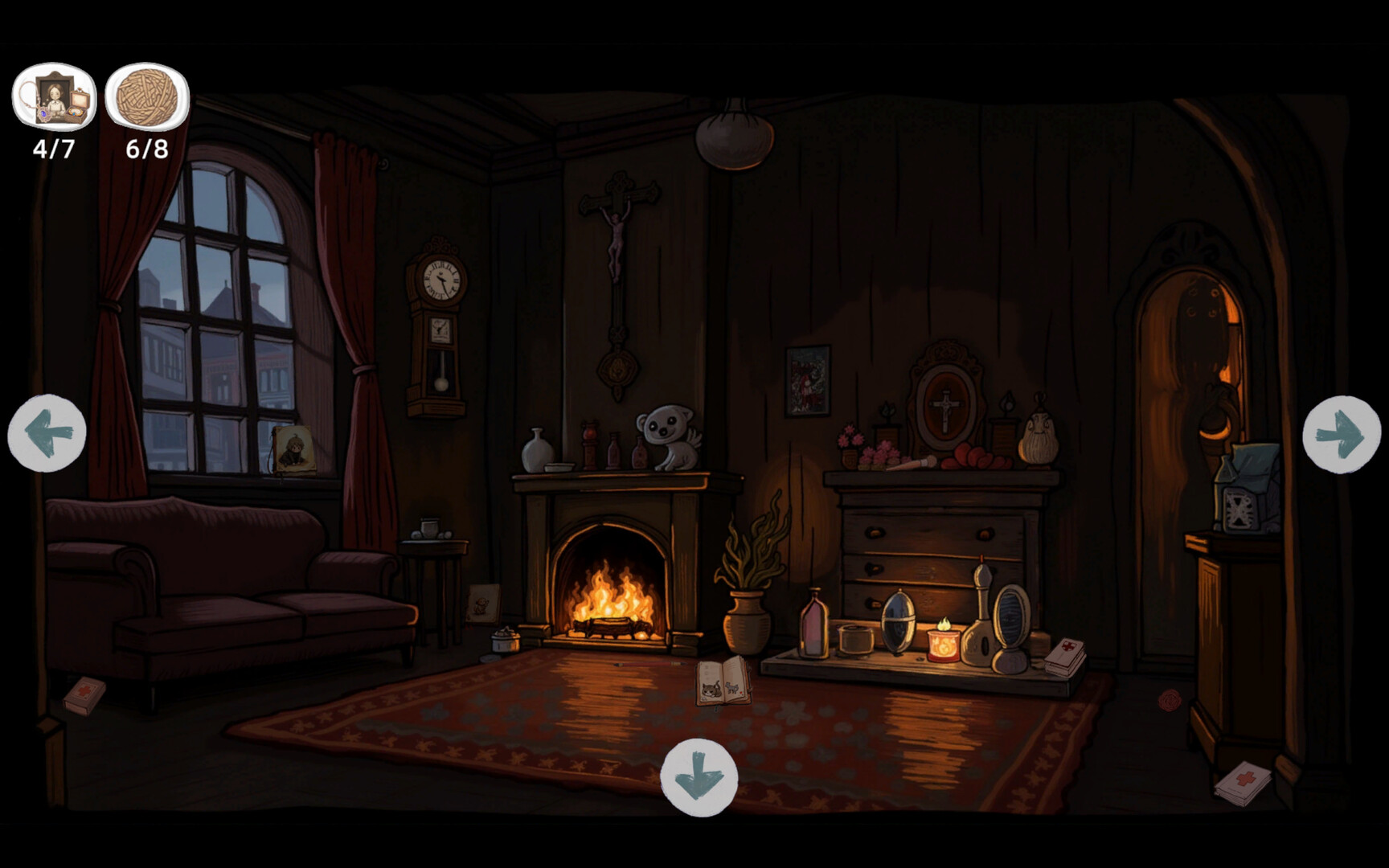Click the down arrow navigation button
Screen dimensions: 1389x868
(x=699, y=777)
